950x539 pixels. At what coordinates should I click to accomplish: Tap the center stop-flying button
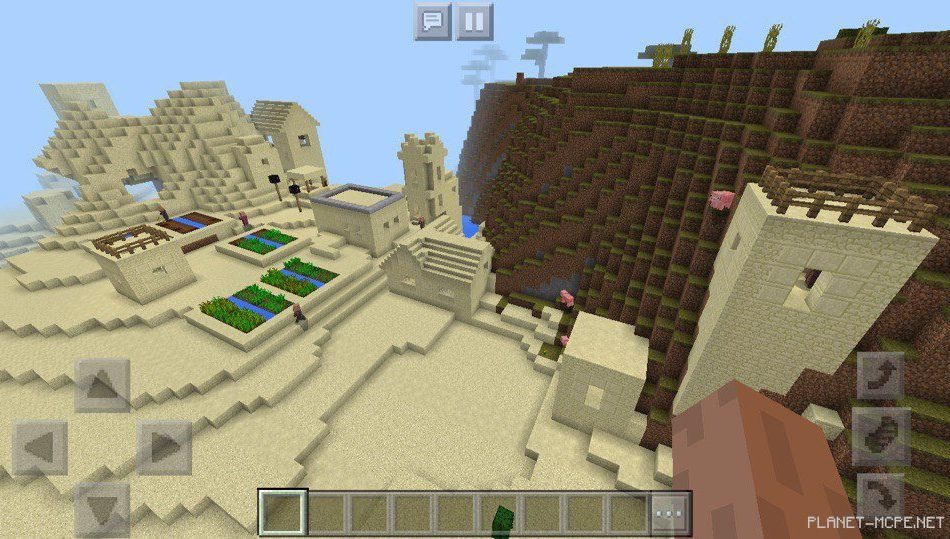tap(880, 437)
